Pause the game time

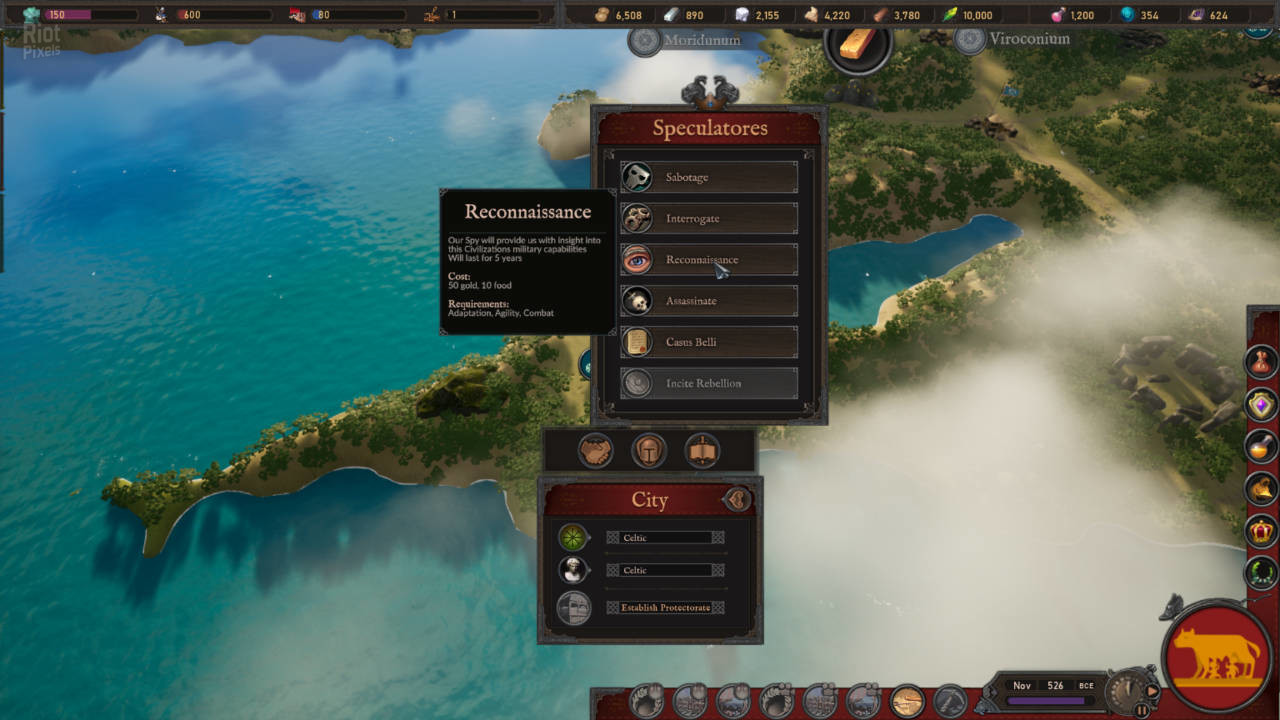click(x=1142, y=710)
